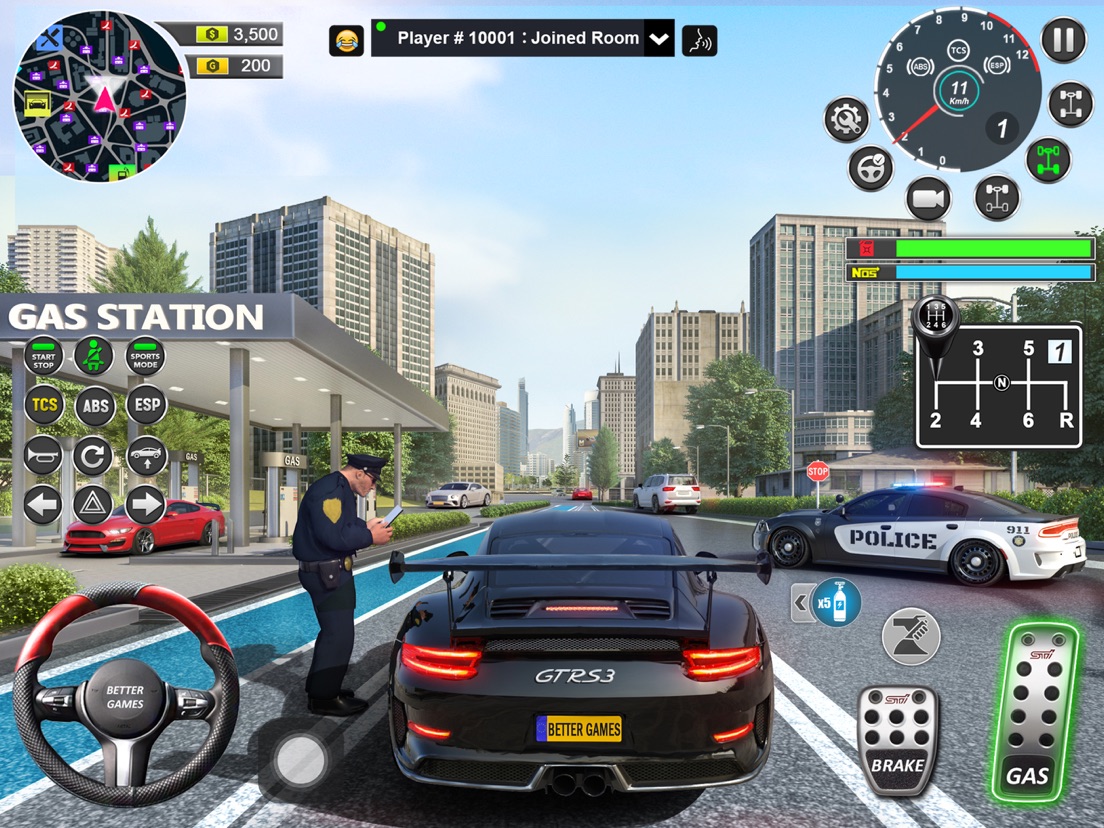The height and width of the screenshot is (828, 1104).
Task: Open the laughing emoji menu
Action: (346, 40)
